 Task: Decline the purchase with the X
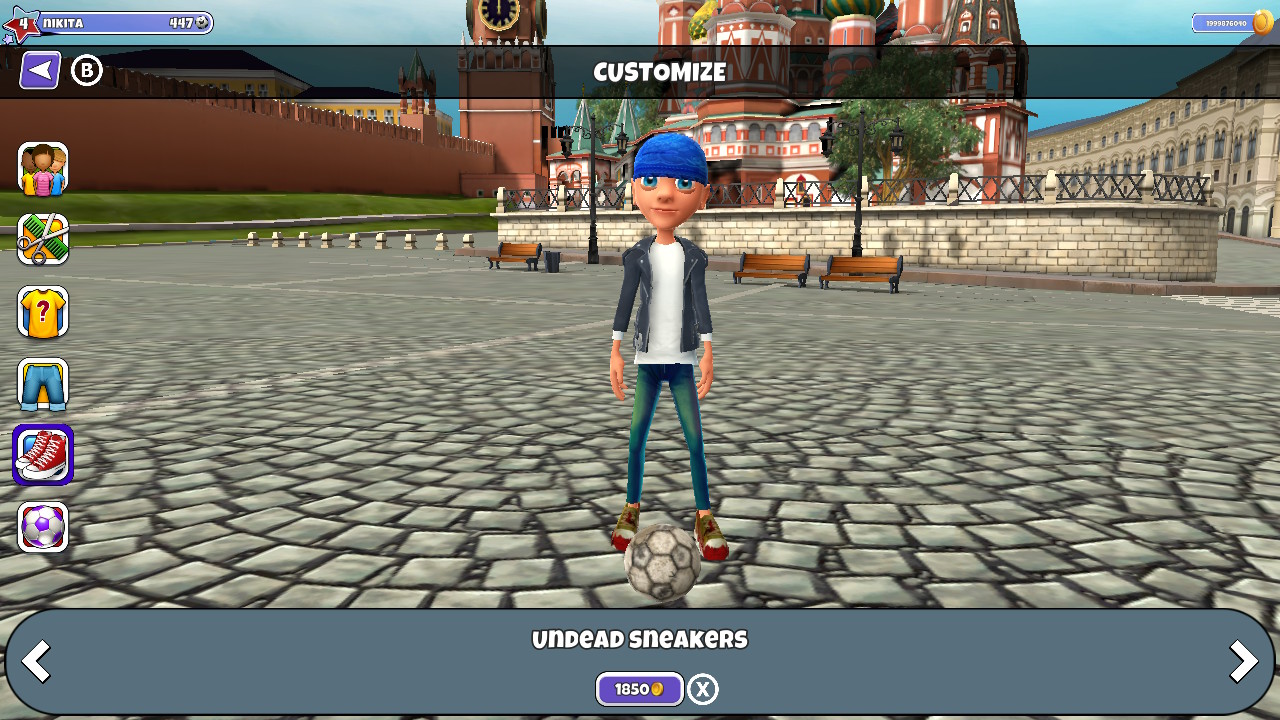coord(701,688)
